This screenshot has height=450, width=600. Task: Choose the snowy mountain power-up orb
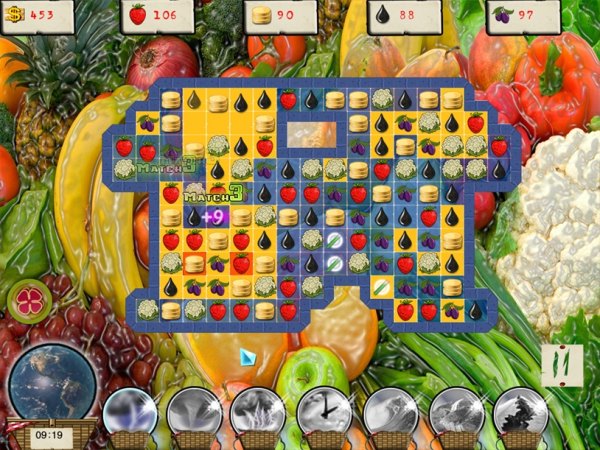coord(455,411)
